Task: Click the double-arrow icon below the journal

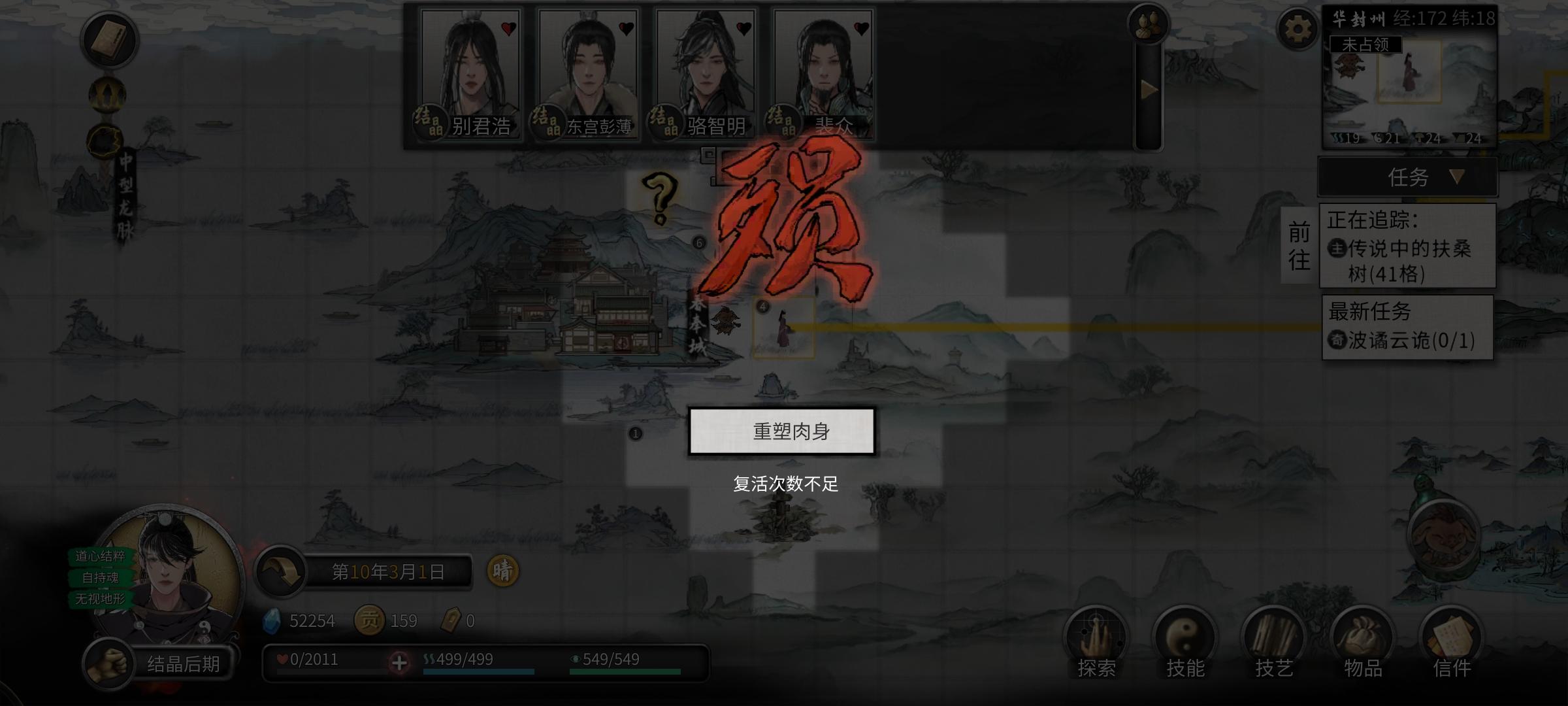Action: [x=108, y=95]
